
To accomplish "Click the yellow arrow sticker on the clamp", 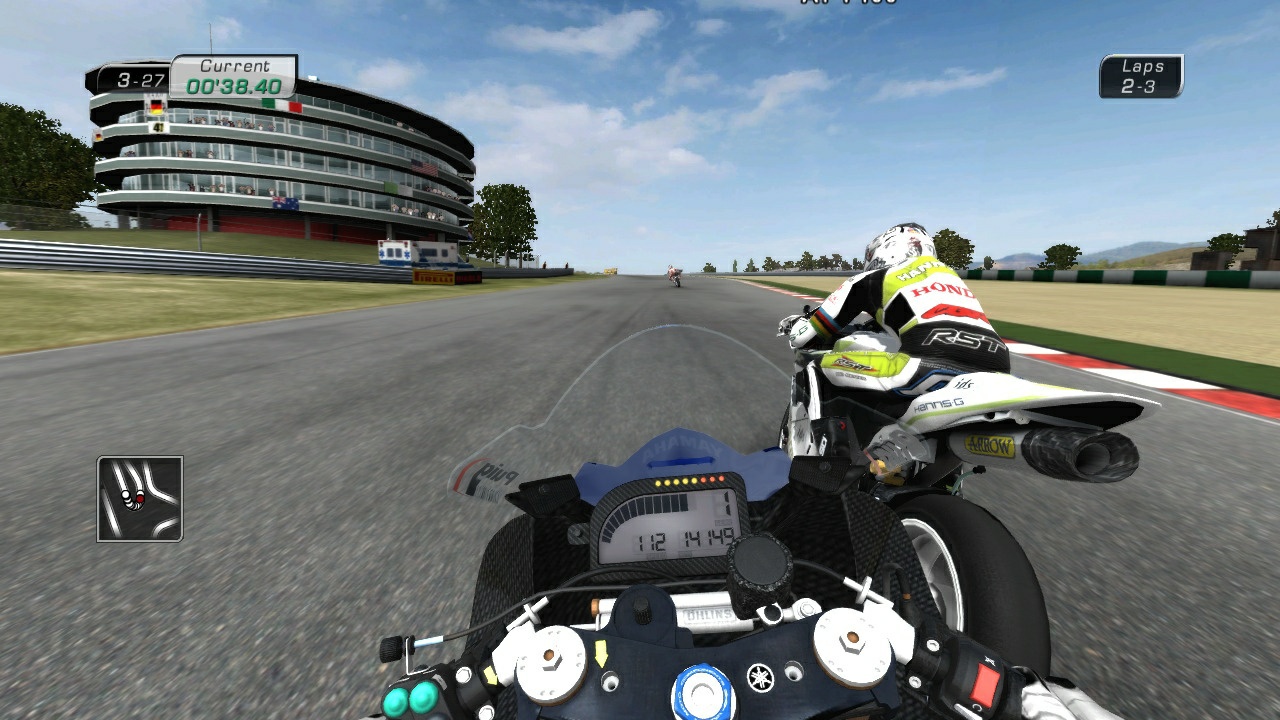I will pyautogui.click(x=601, y=652).
